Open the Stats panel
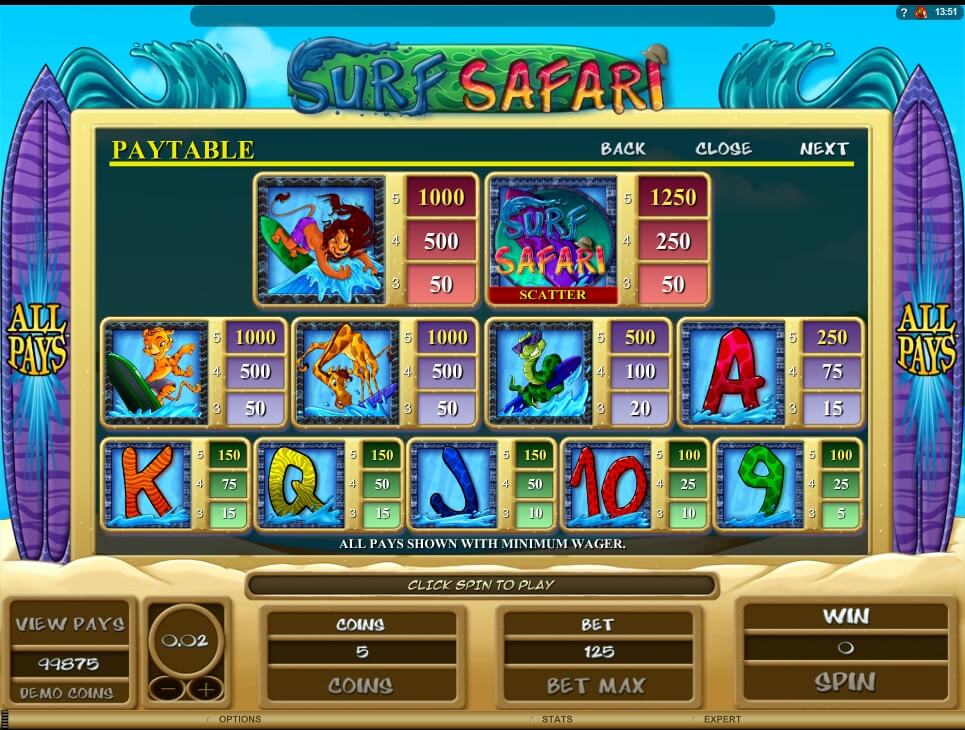The width and height of the screenshot is (965, 730). pos(556,719)
